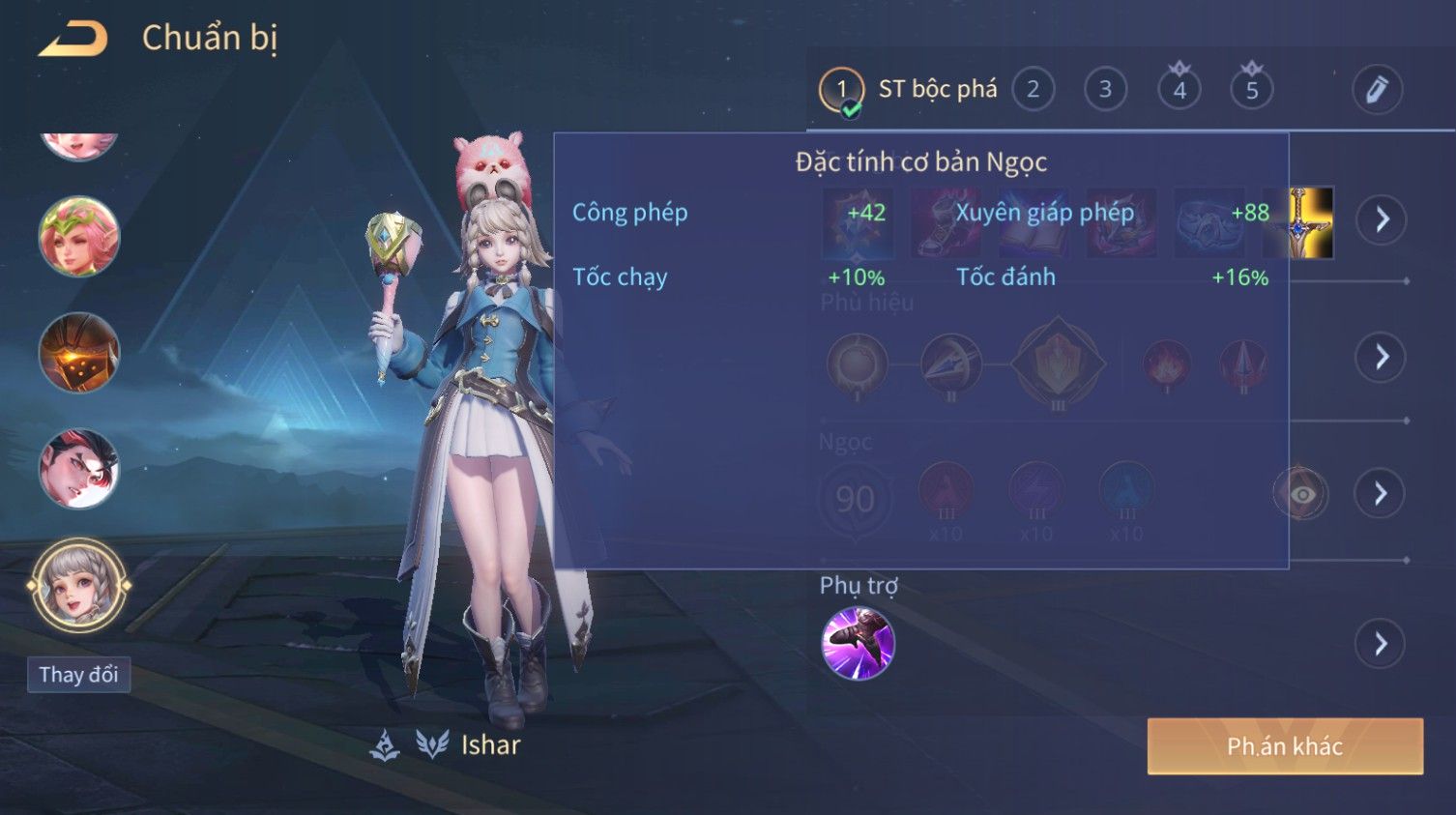Switch to loadout preset 3
The image size is (1456, 815).
coord(1105,90)
